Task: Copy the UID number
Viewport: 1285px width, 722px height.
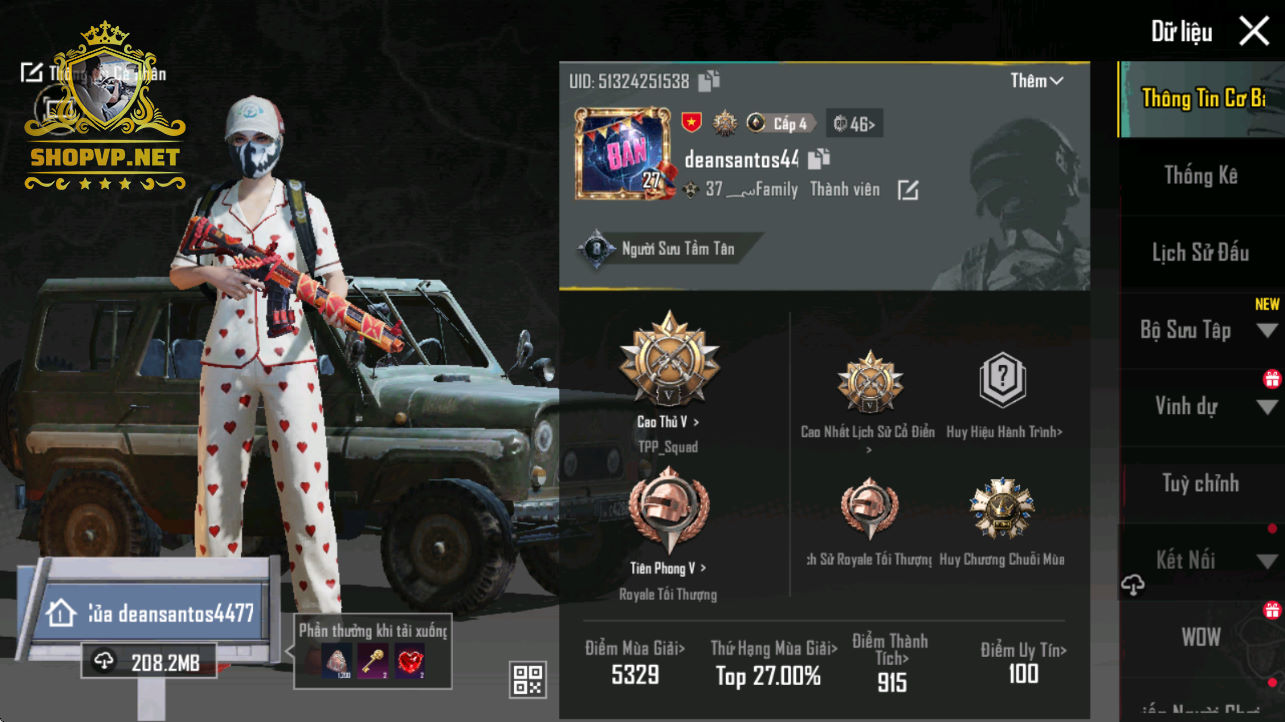Action: click(709, 81)
